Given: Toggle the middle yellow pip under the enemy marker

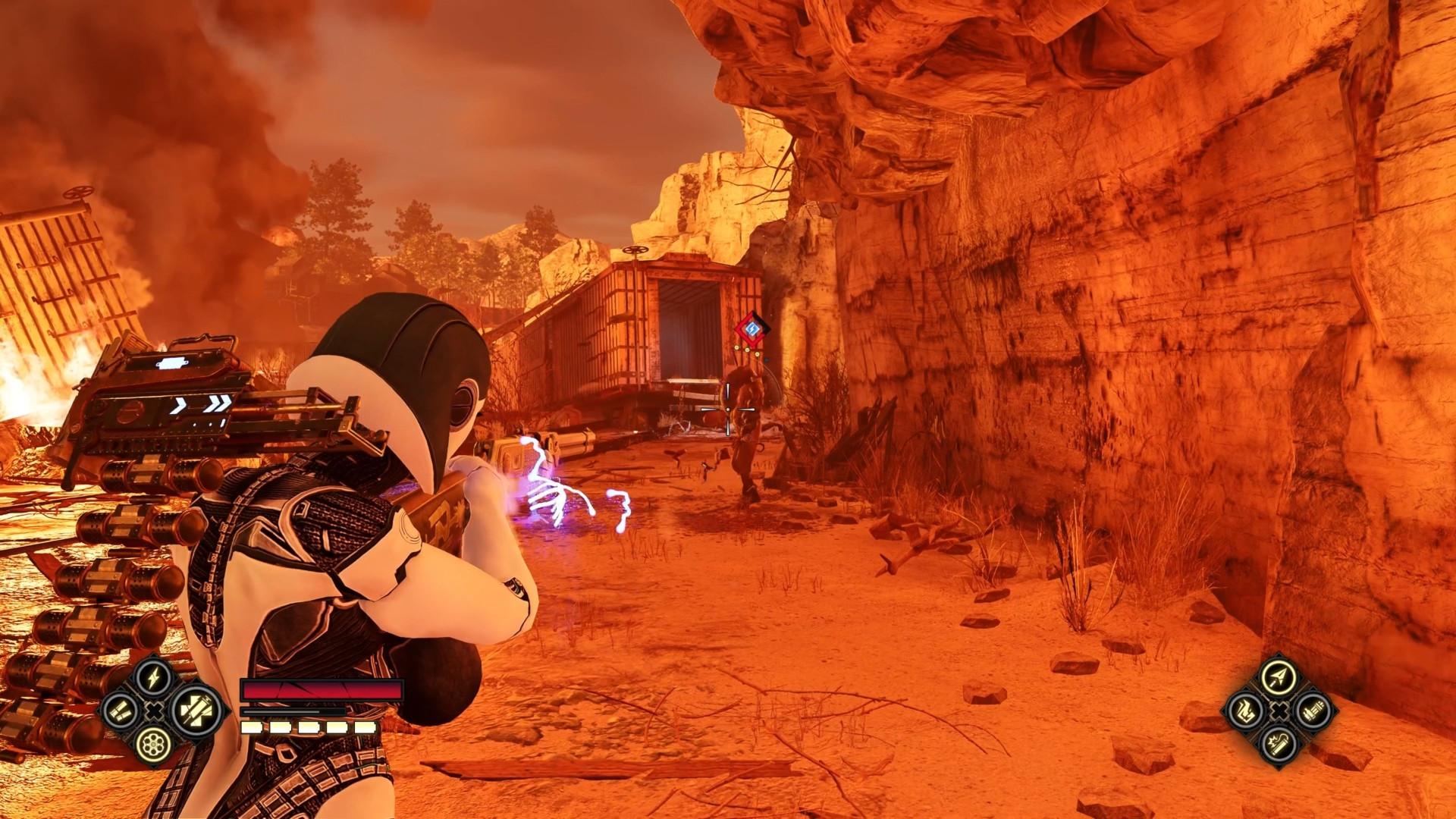Looking at the screenshot, I should coord(747,350).
